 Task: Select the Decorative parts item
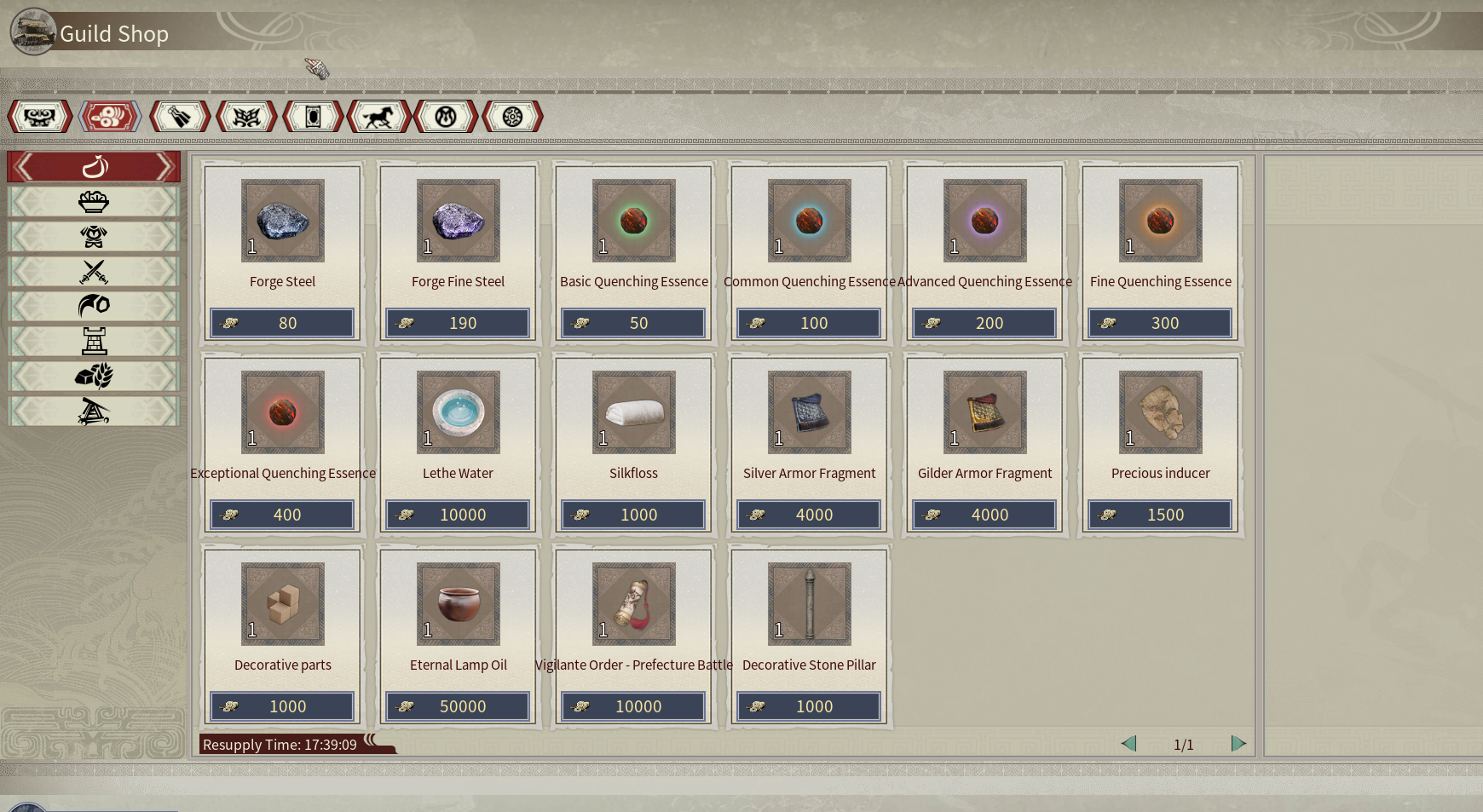282,604
